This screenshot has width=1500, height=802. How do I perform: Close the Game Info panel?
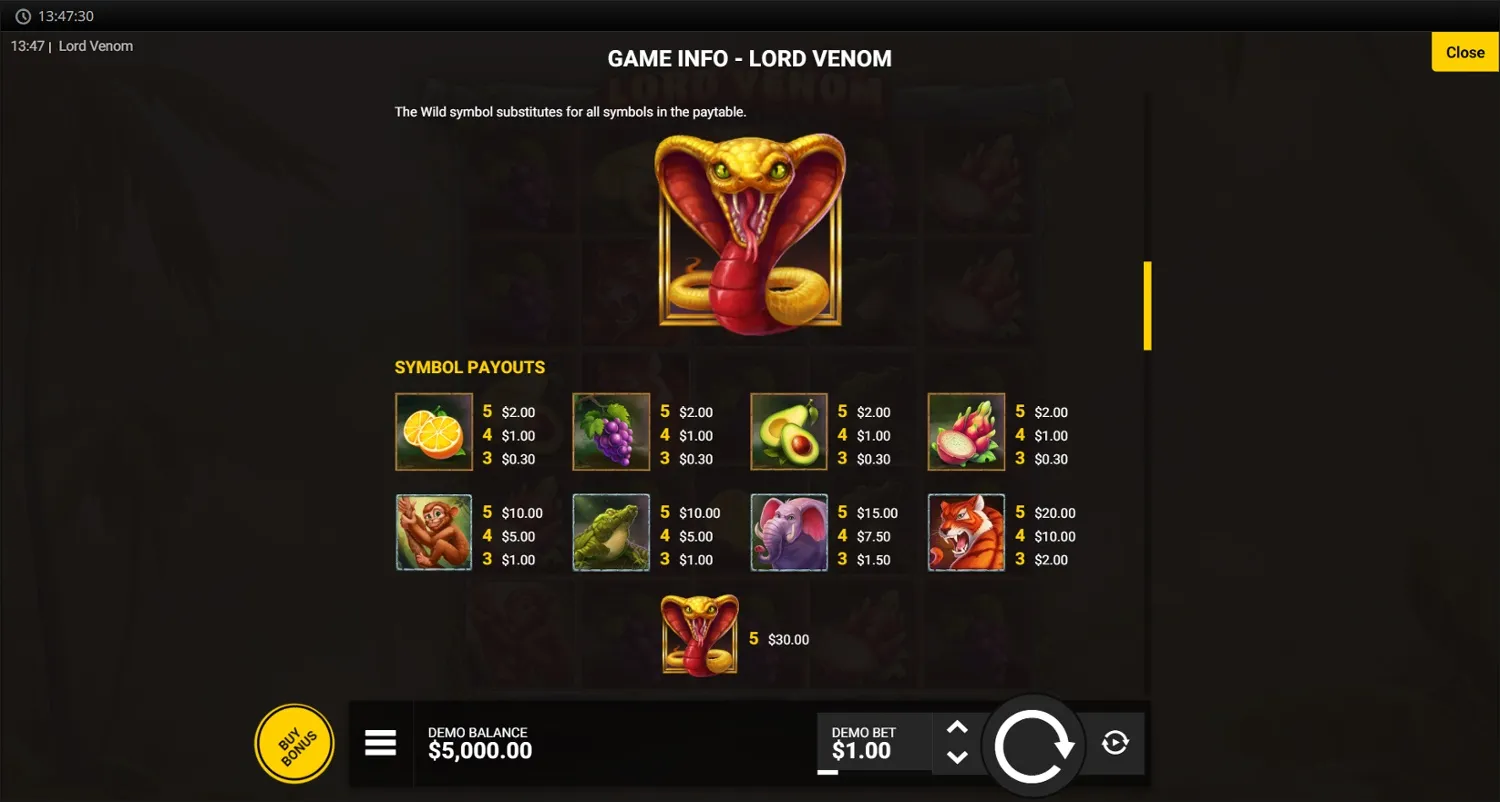(1464, 52)
